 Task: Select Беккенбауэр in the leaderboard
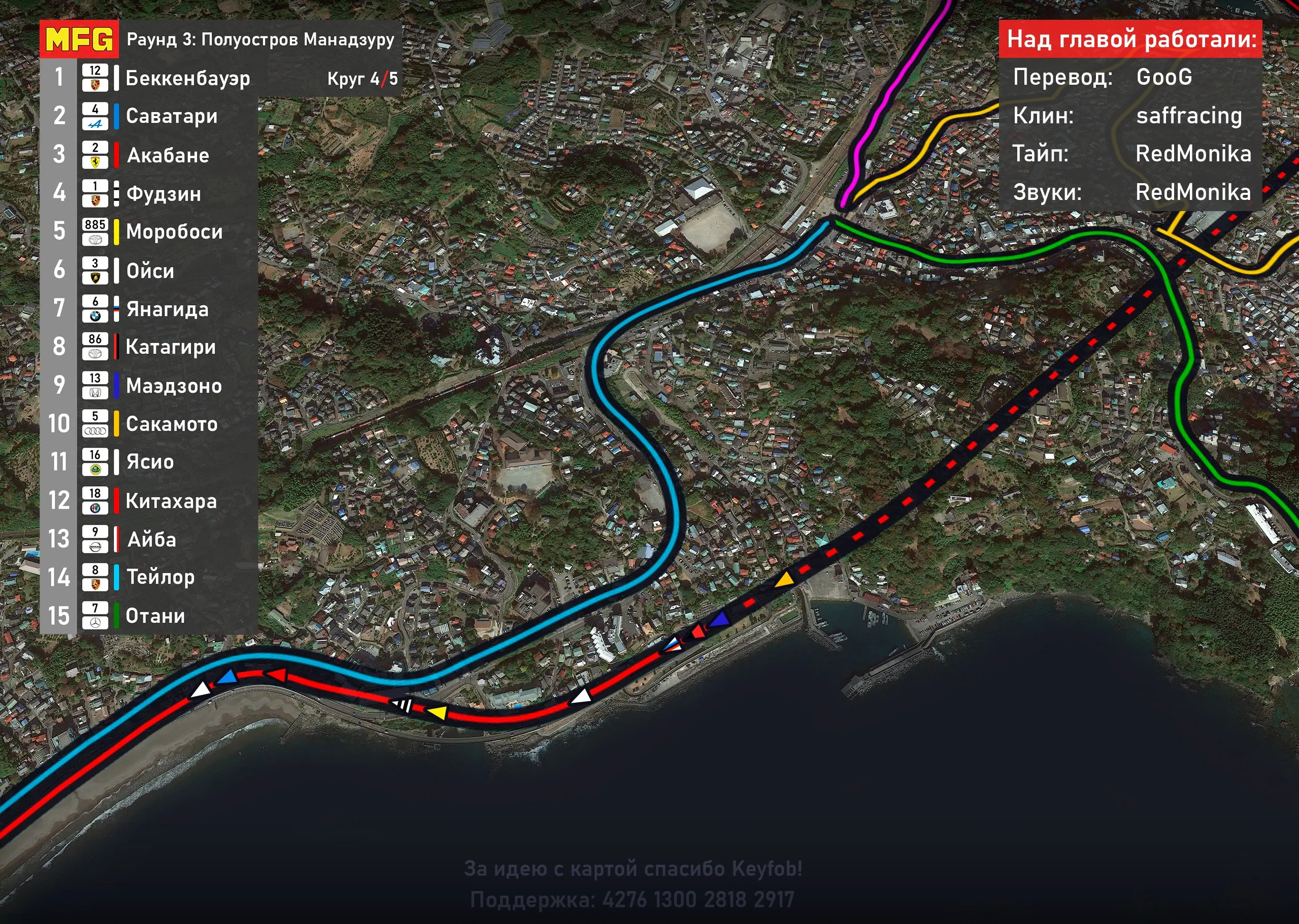click(x=187, y=78)
